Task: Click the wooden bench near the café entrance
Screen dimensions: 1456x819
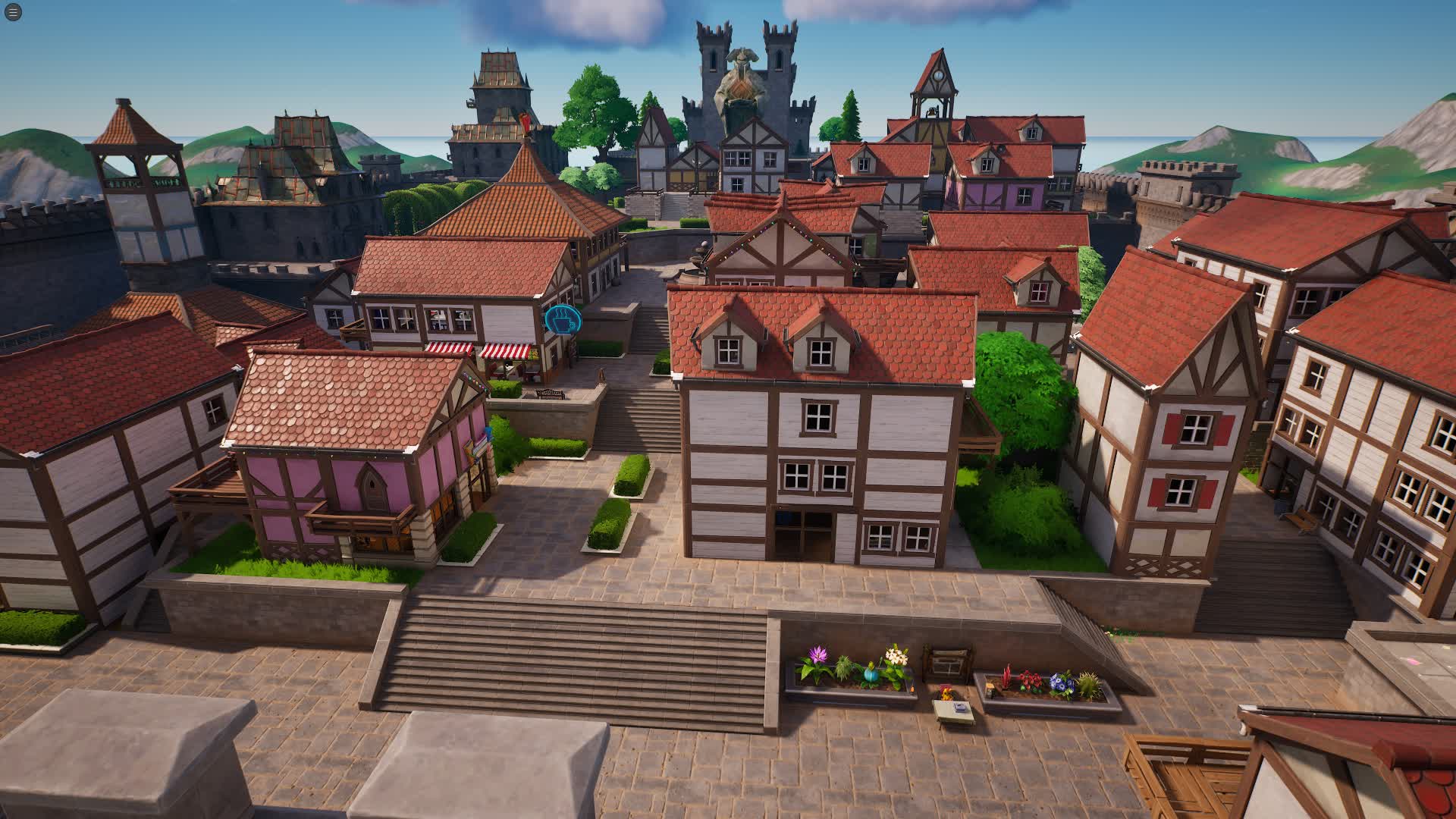Action: point(551,394)
